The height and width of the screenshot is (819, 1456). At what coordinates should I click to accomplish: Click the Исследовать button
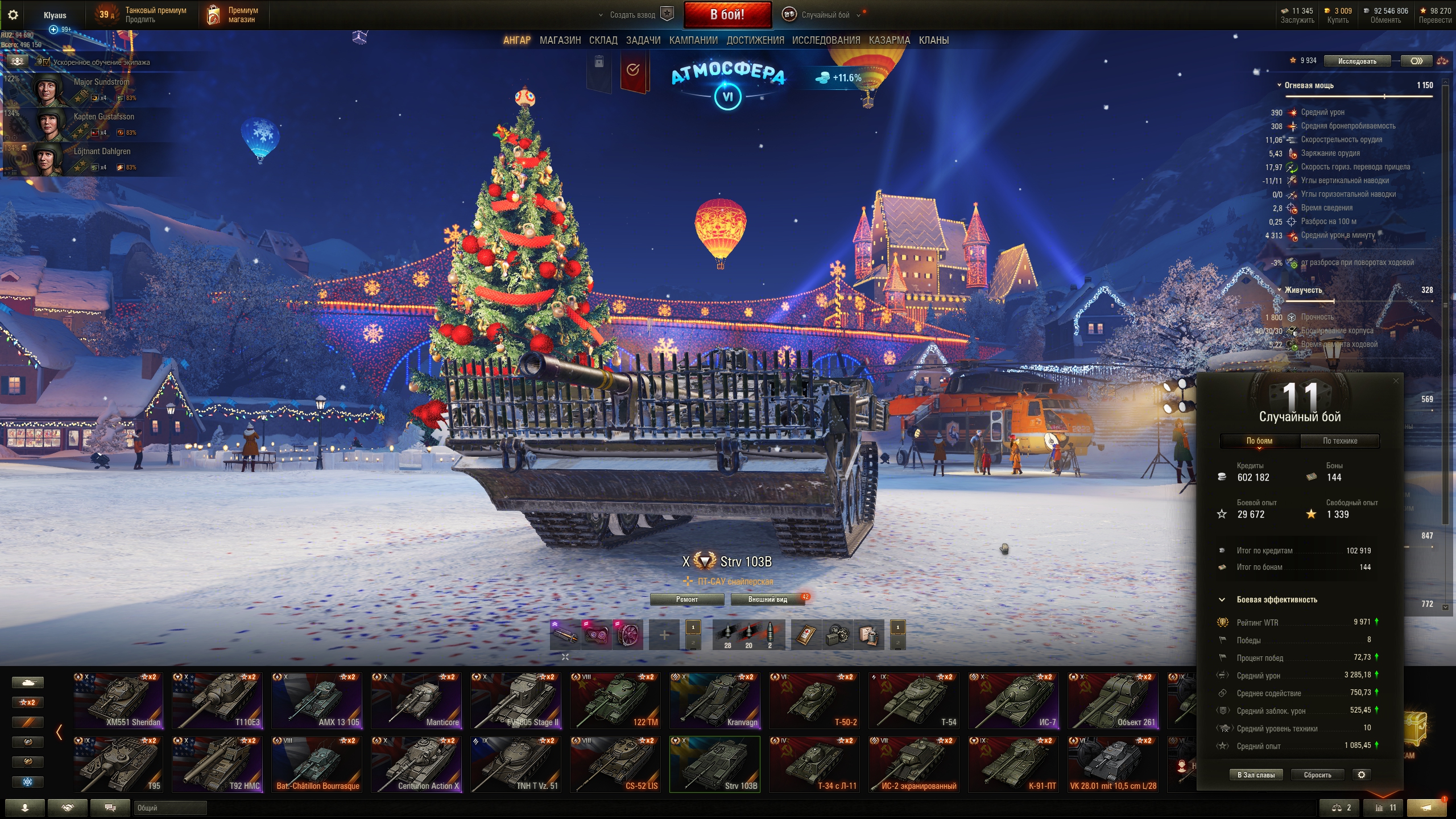1356,61
